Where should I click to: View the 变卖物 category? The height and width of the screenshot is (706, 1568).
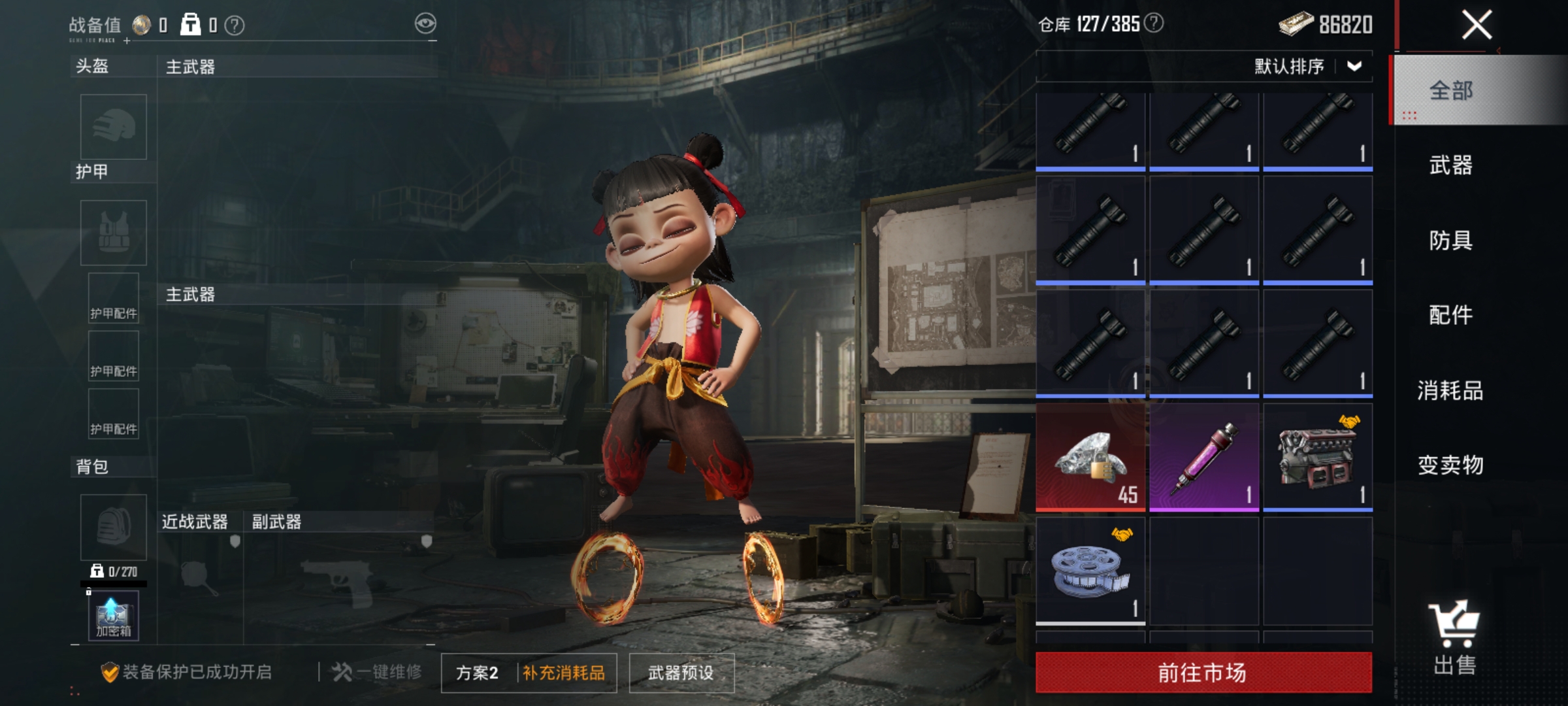click(x=1450, y=465)
